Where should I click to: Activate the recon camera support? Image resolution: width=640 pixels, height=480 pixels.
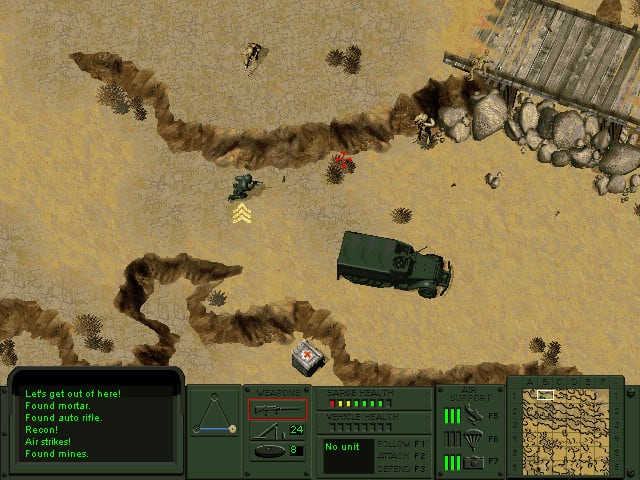point(474,461)
